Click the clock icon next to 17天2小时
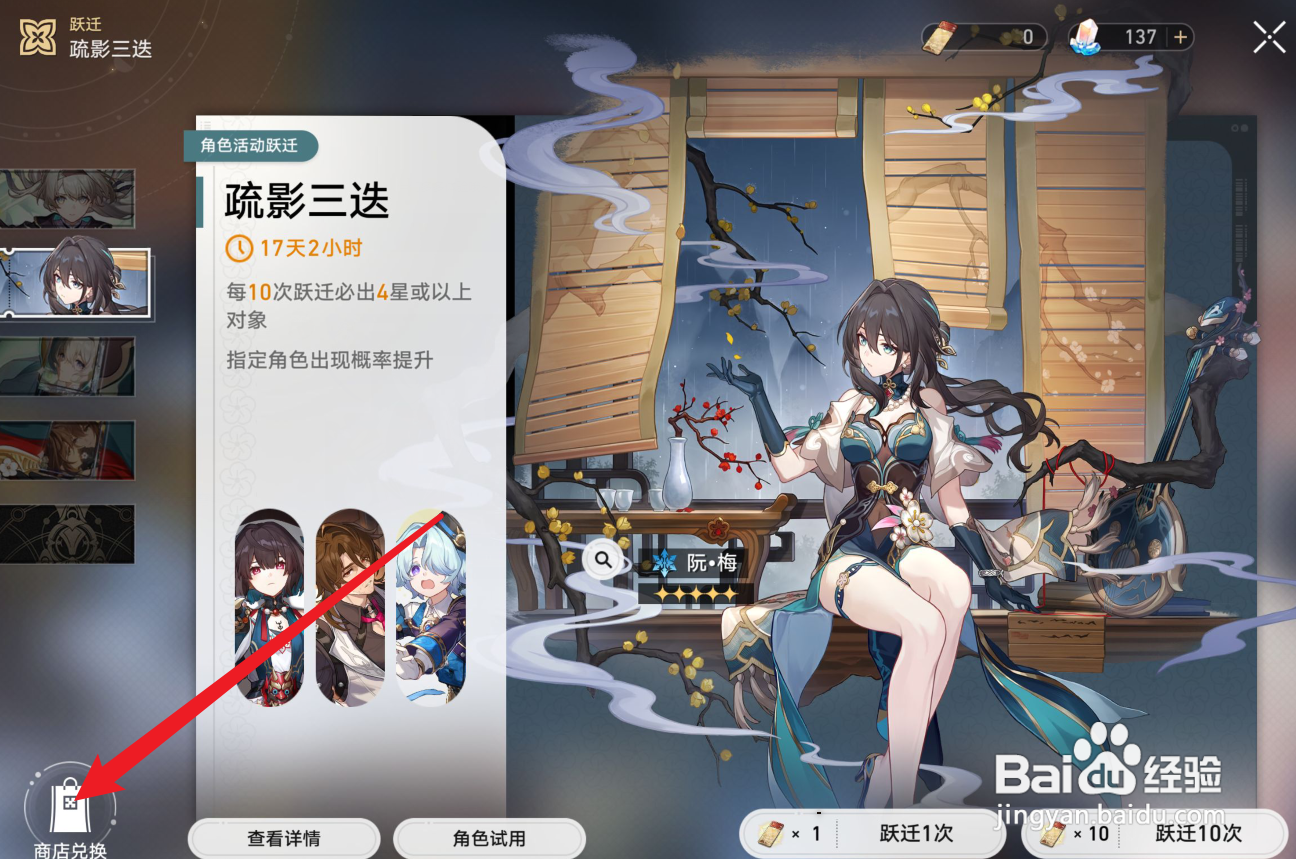The image size is (1296, 859). coord(238,248)
